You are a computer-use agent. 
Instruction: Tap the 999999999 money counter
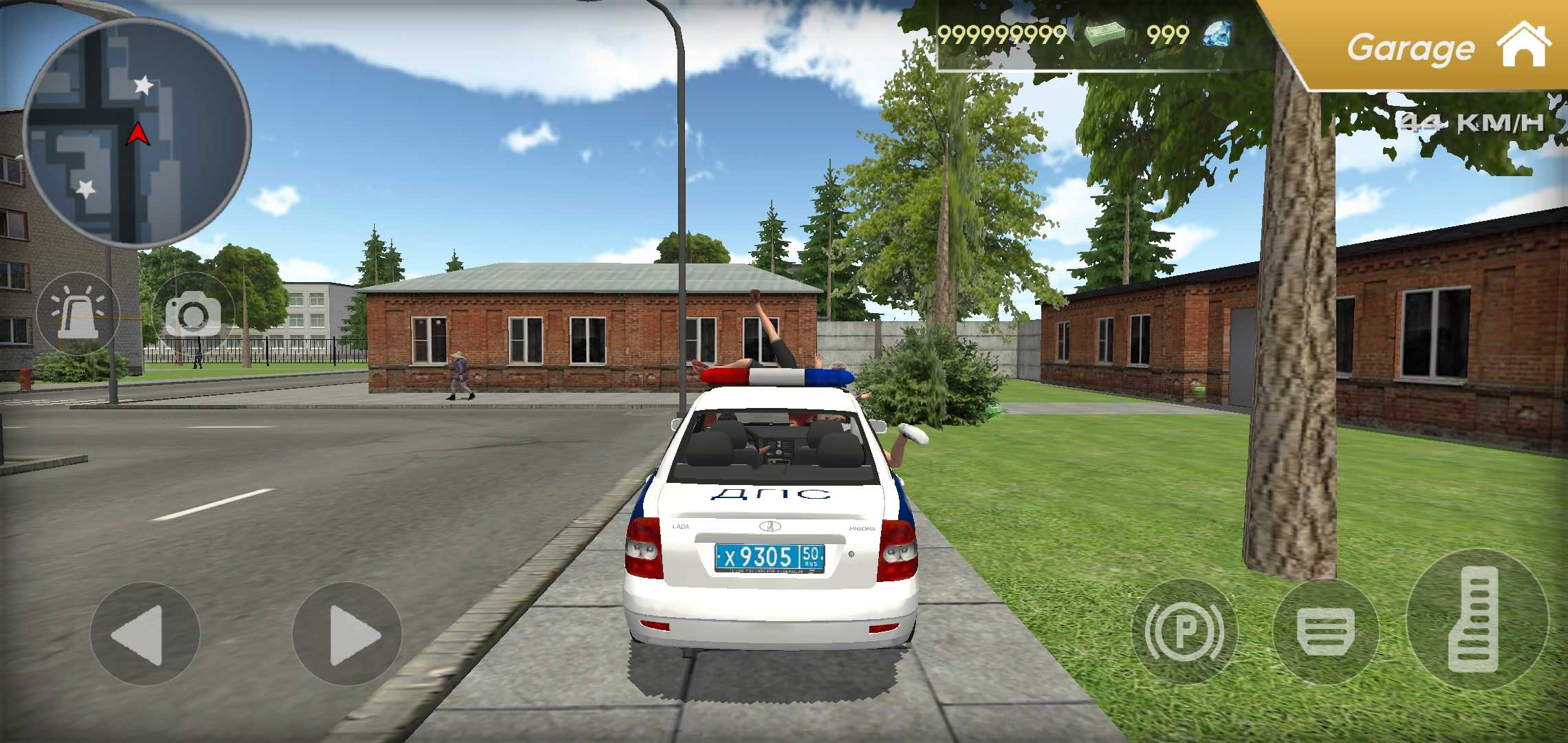coord(1004,34)
